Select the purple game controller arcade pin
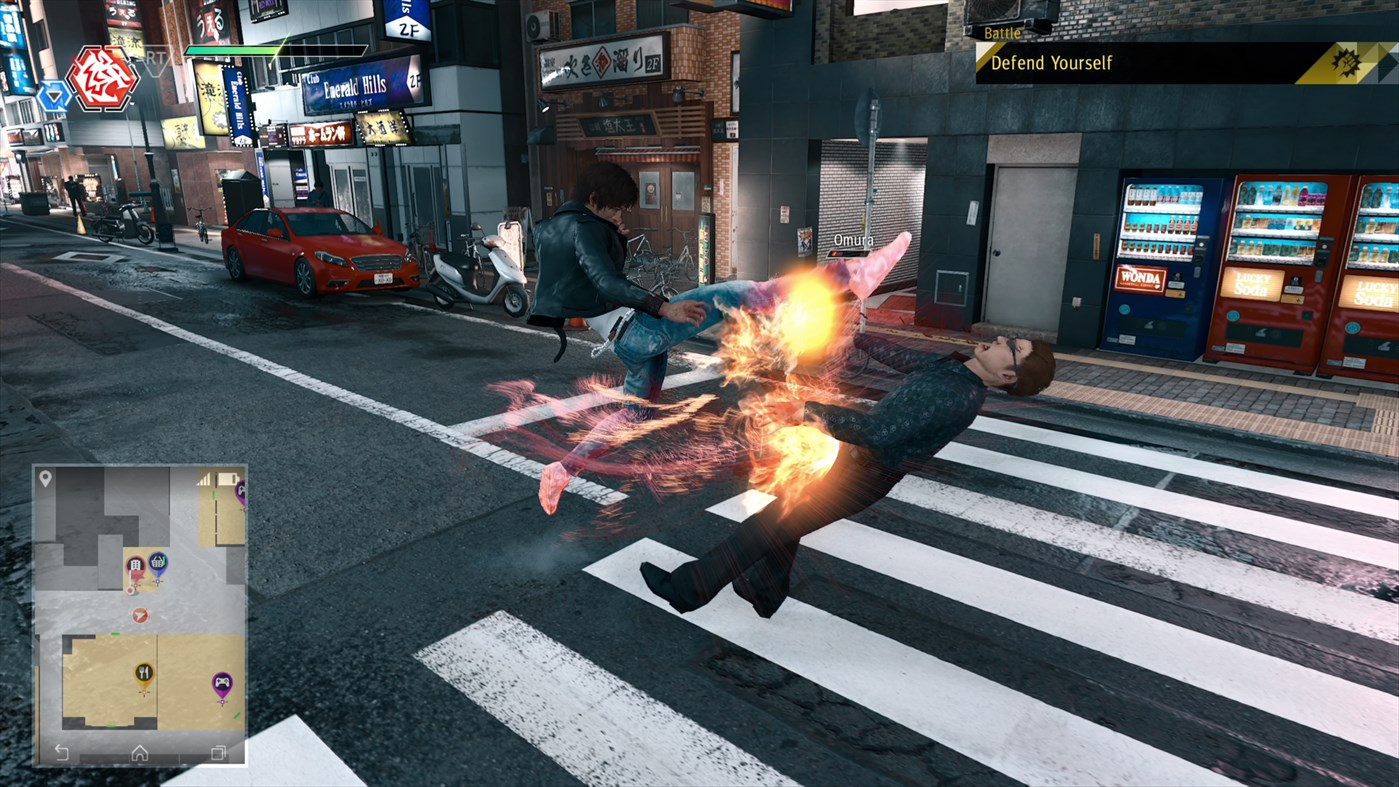Image resolution: width=1399 pixels, height=787 pixels. [222, 682]
